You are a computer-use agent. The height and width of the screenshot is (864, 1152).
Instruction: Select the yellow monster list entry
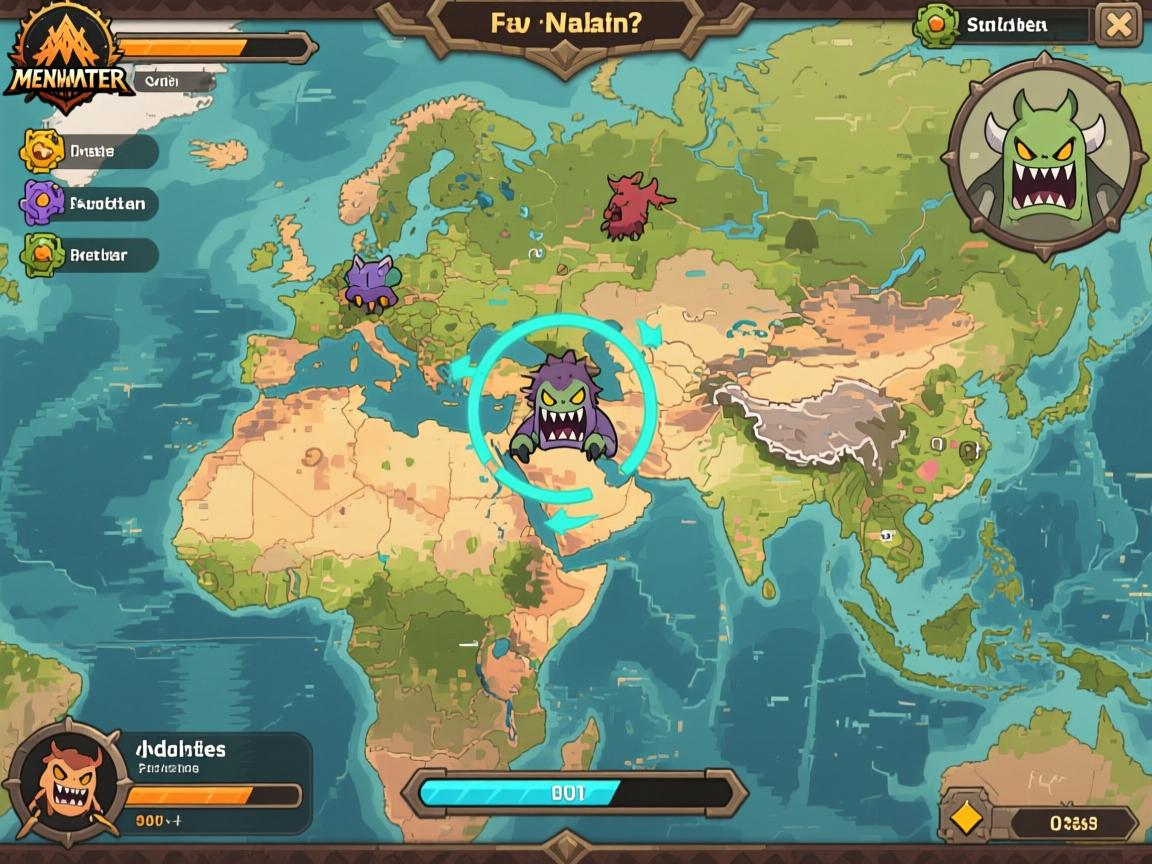click(x=90, y=151)
